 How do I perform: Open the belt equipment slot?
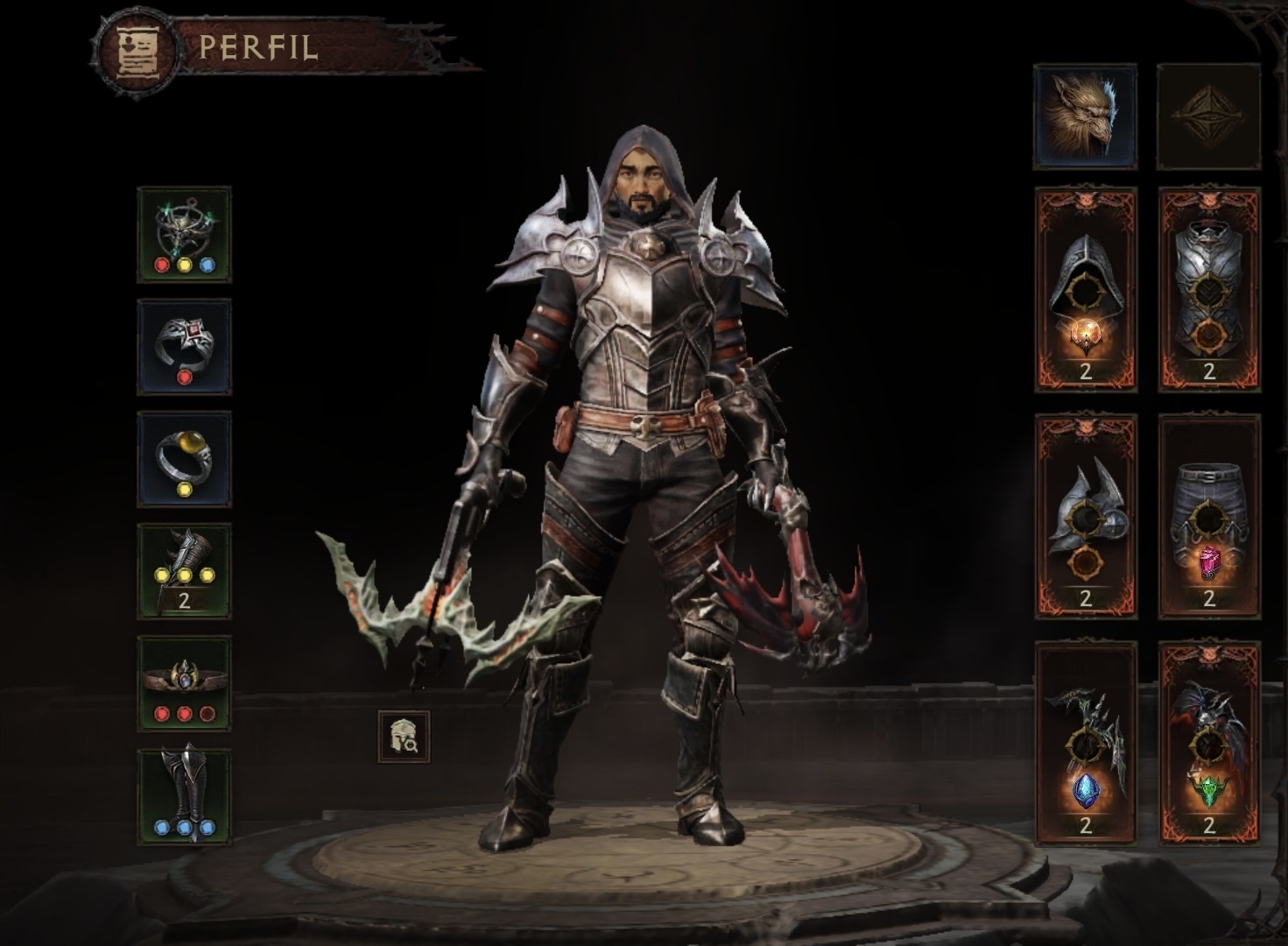tap(184, 683)
